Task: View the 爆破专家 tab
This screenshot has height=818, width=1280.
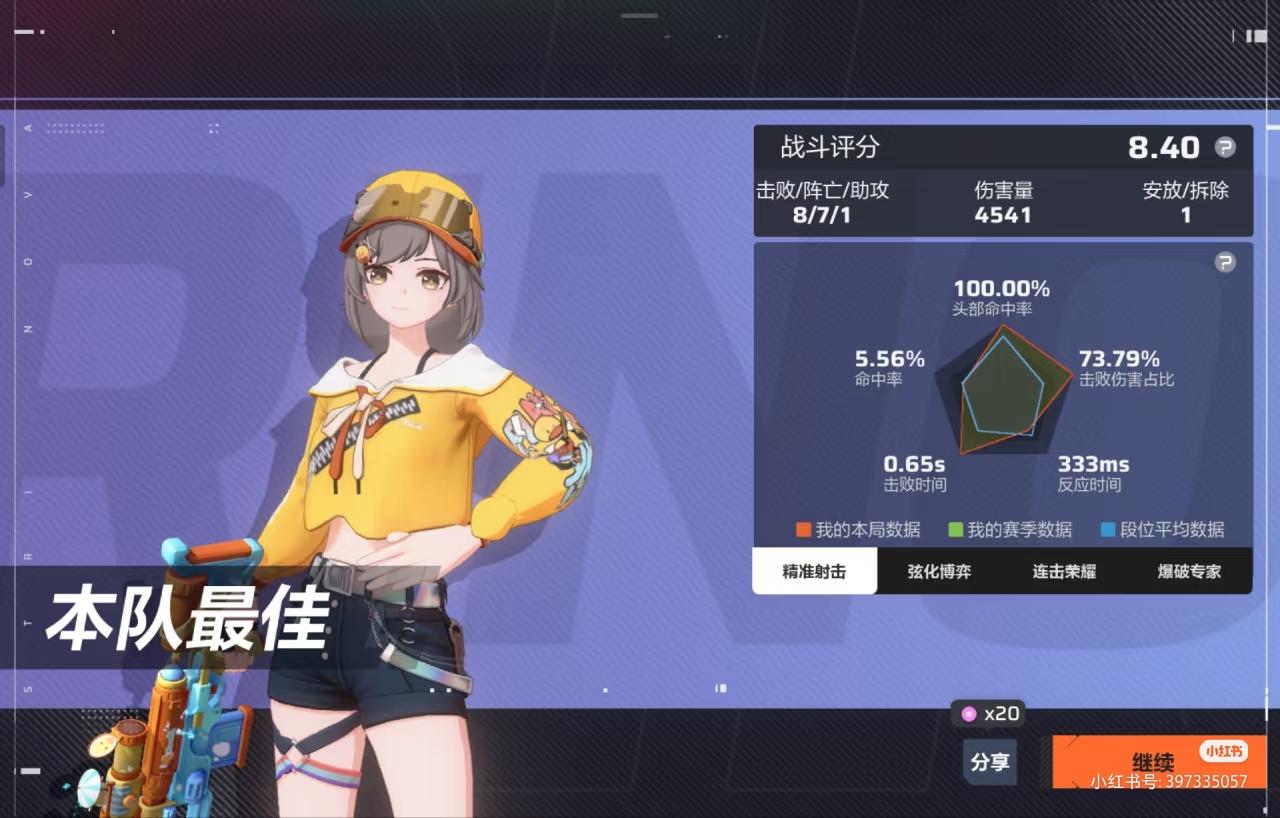Action: coord(1188,572)
